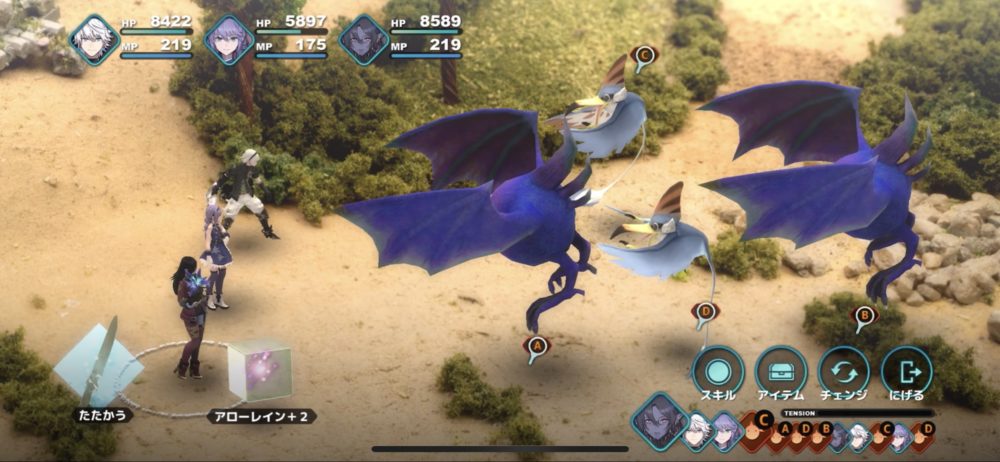Tap the チェンジ swap button
Screen dimensions: 1000x462
(844, 372)
